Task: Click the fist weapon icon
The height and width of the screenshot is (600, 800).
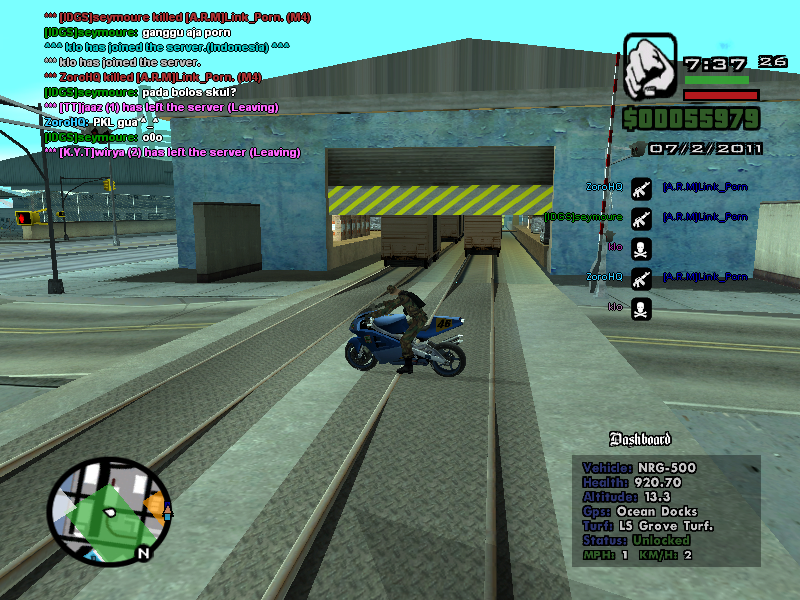Action: (651, 69)
